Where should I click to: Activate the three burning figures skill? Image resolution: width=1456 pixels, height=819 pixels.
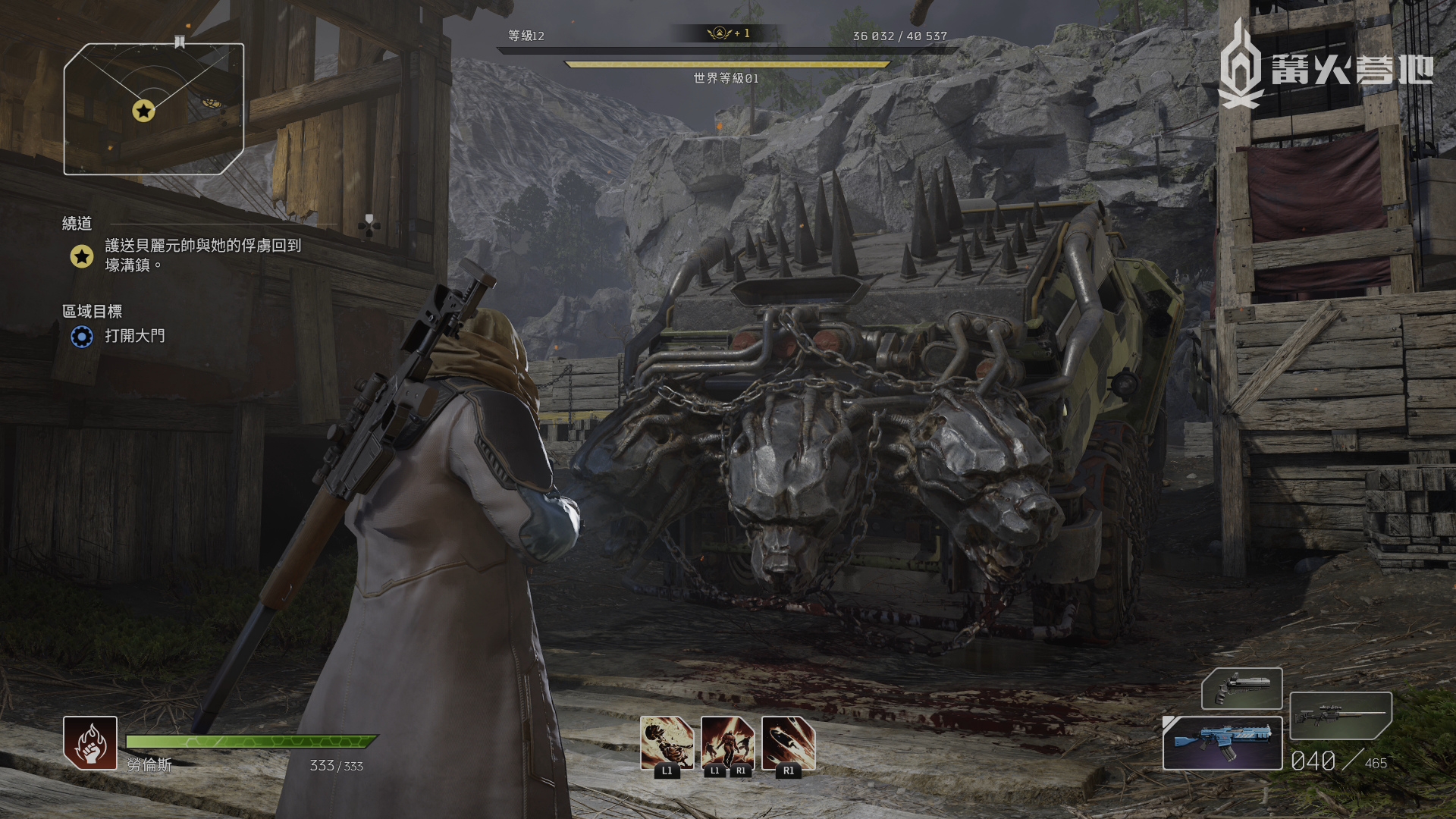click(x=727, y=743)
